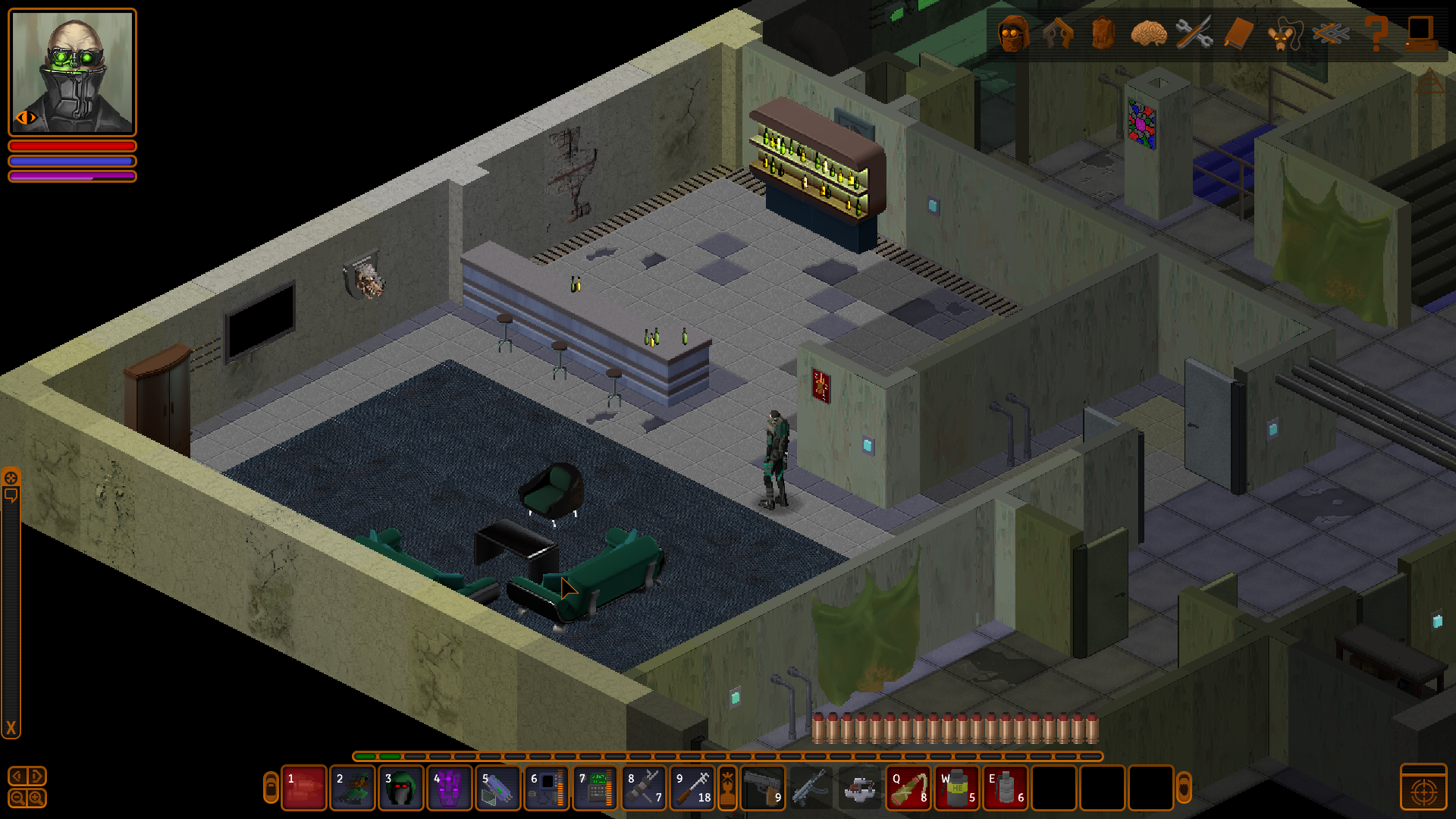Screen dimensions: 1456x819
Task: Select the assault rifle weapon slot
Action: coord(811,788)
